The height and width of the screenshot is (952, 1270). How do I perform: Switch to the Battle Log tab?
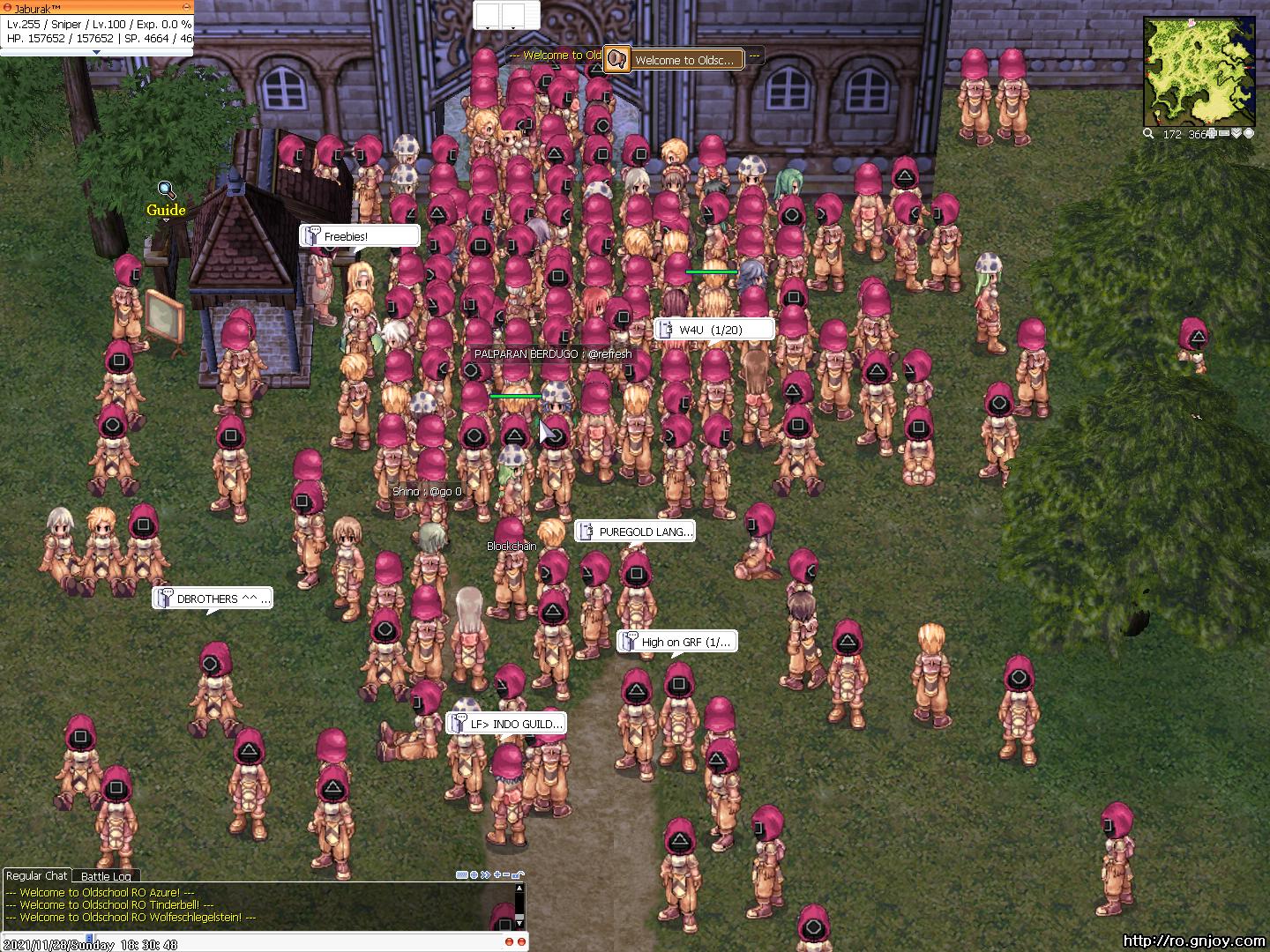[x=106, y=876]
